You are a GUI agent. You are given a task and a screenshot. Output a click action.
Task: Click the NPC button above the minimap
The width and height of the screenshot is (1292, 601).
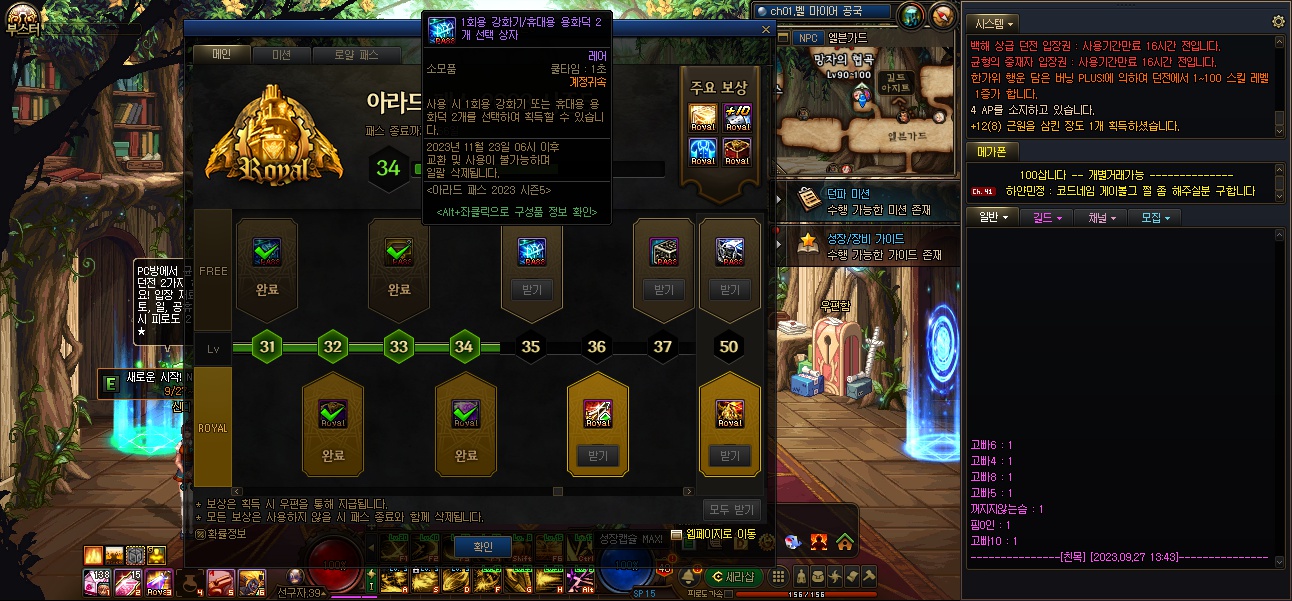[807, 38]
